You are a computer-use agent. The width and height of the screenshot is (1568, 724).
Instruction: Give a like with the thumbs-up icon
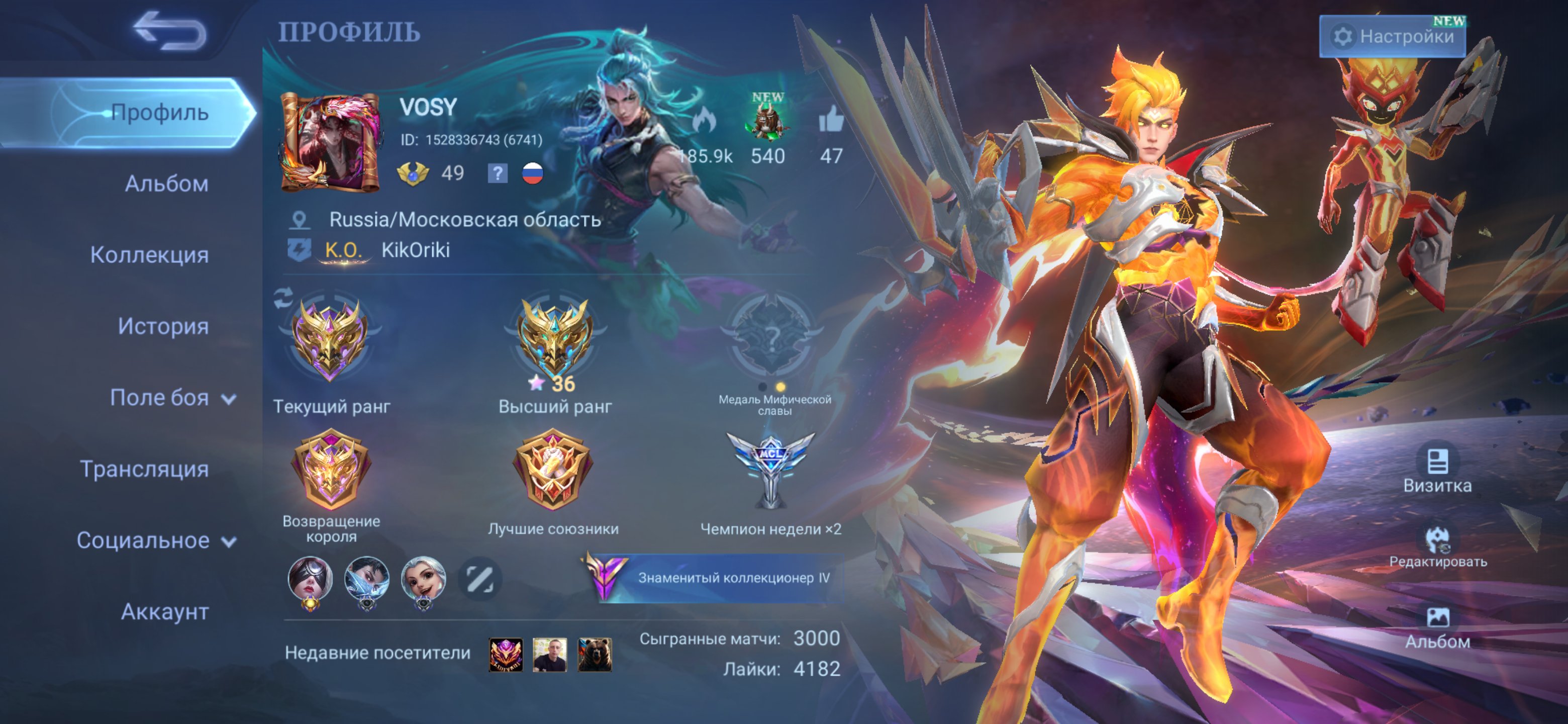tap(831, 119)
